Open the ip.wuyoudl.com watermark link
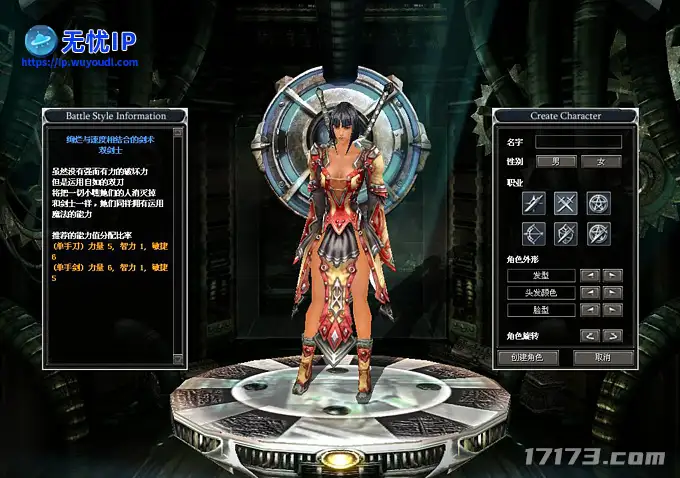The image size is (680, 478). (x=79, y=62)
